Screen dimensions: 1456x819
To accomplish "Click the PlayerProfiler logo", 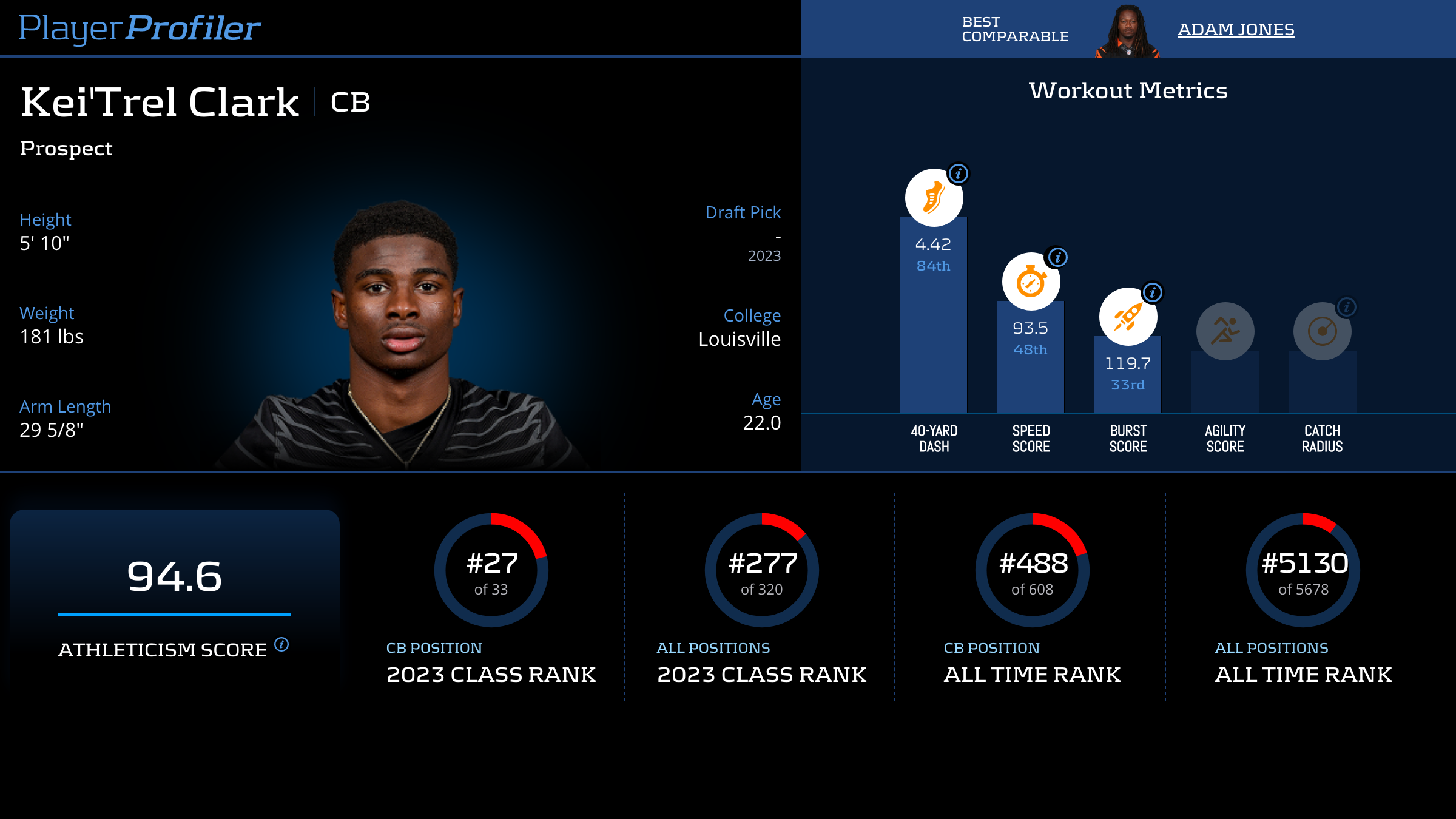I will pos(140,28).
